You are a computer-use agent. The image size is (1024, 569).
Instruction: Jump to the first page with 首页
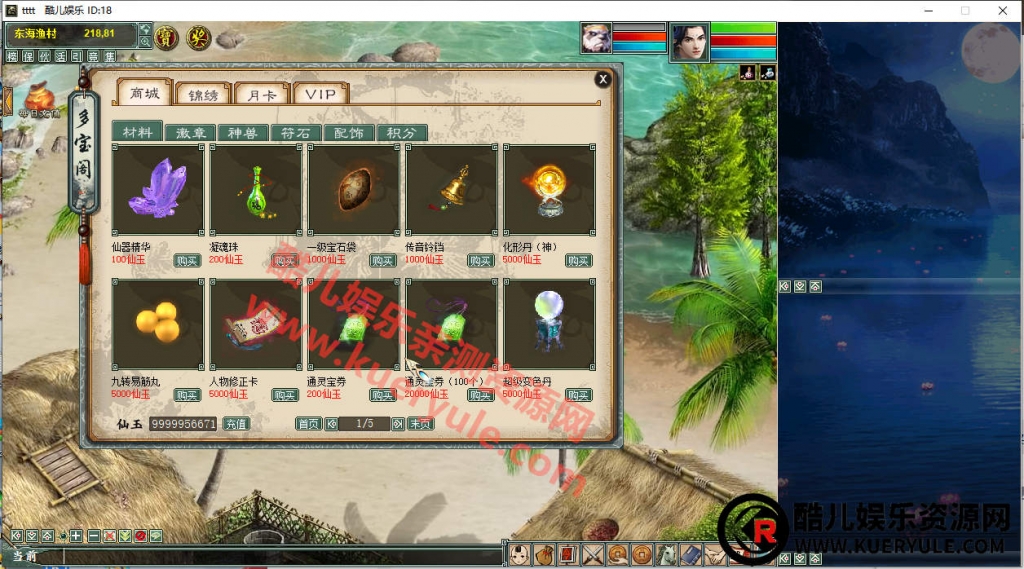pos(308,424)
